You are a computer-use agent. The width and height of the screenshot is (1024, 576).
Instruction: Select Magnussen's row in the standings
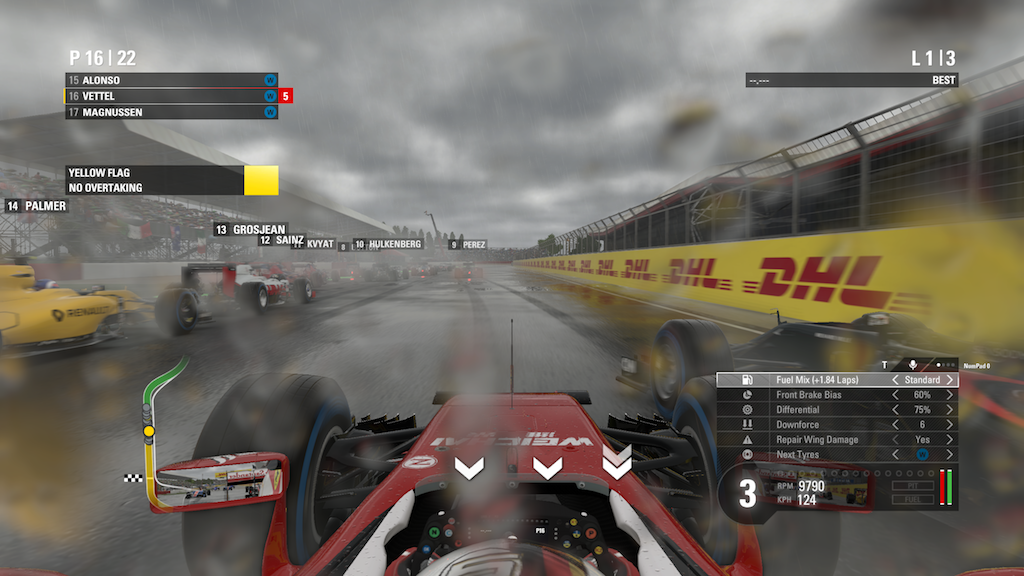(171, 112)
